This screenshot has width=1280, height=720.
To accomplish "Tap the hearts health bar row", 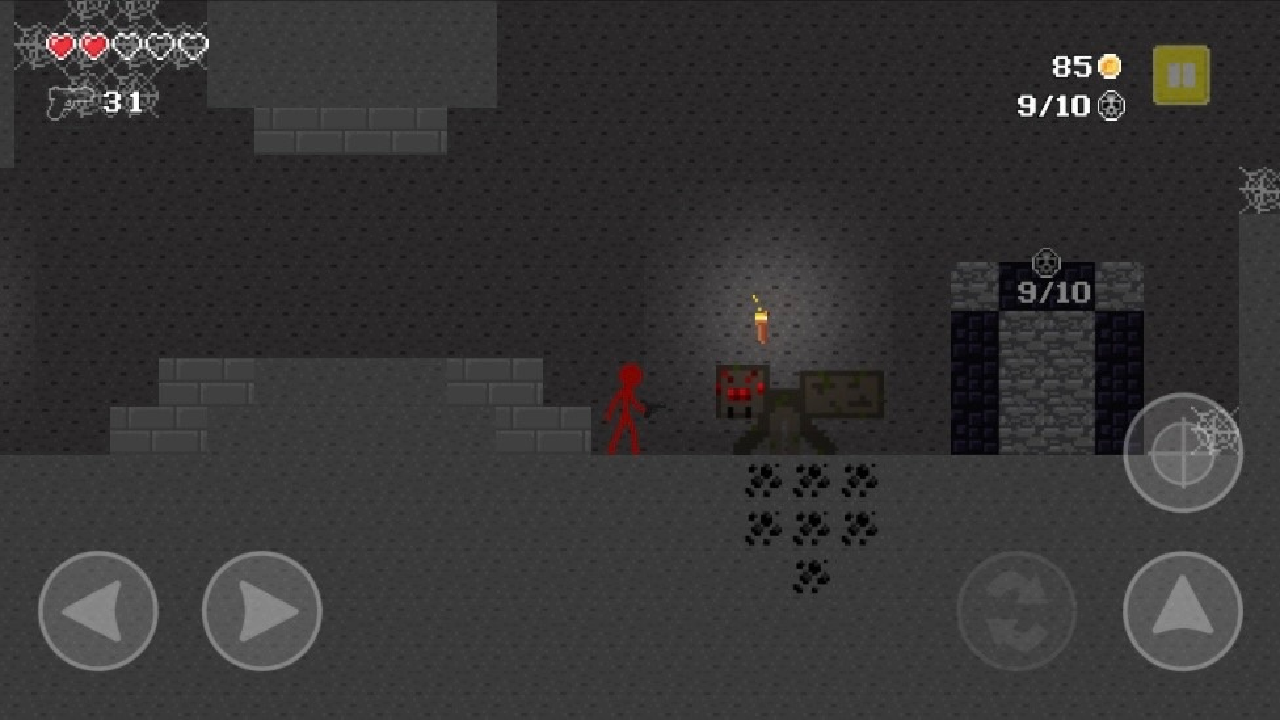I will (127, 44).
